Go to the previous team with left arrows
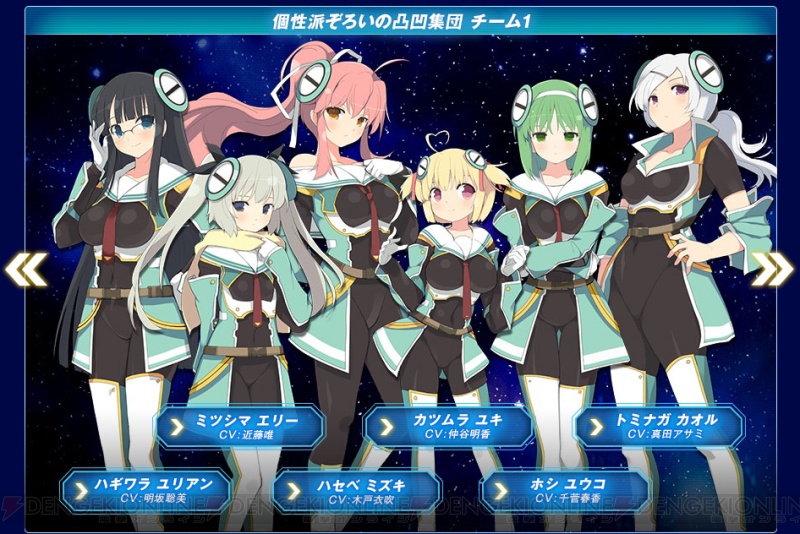 click(24, 268)
